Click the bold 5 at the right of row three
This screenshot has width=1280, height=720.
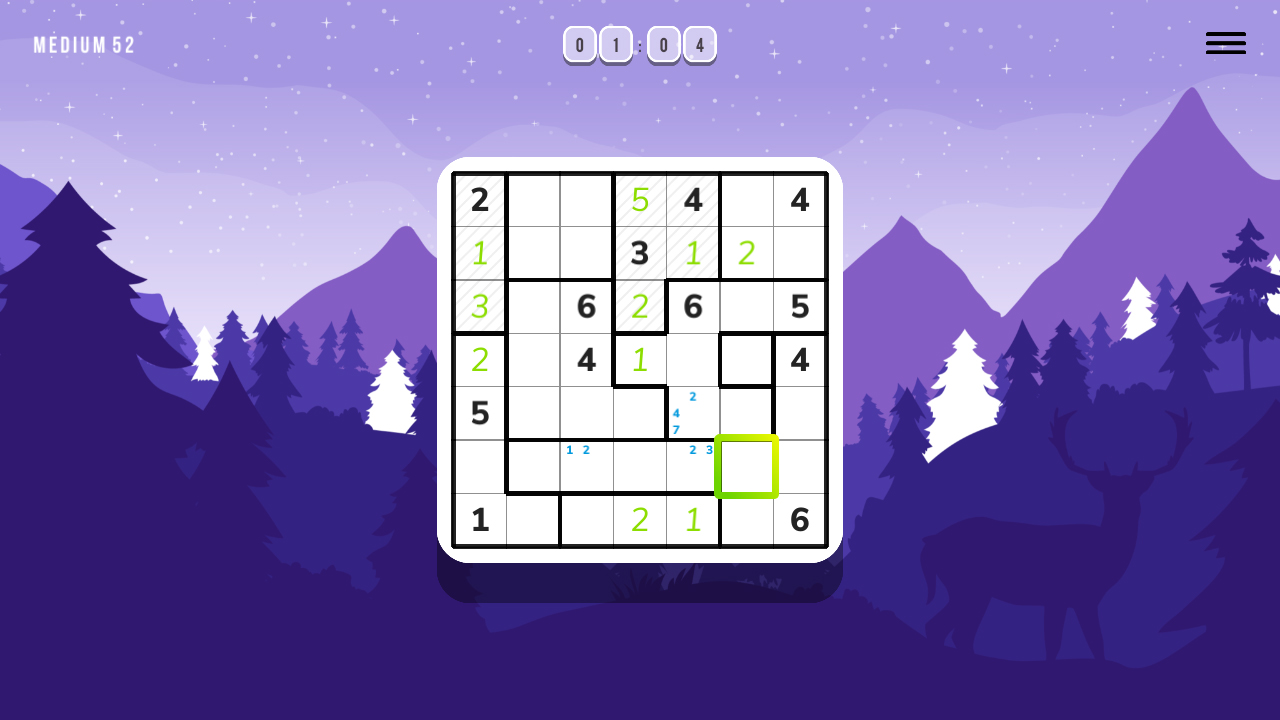pyautogui.click(x=800, y=307)
